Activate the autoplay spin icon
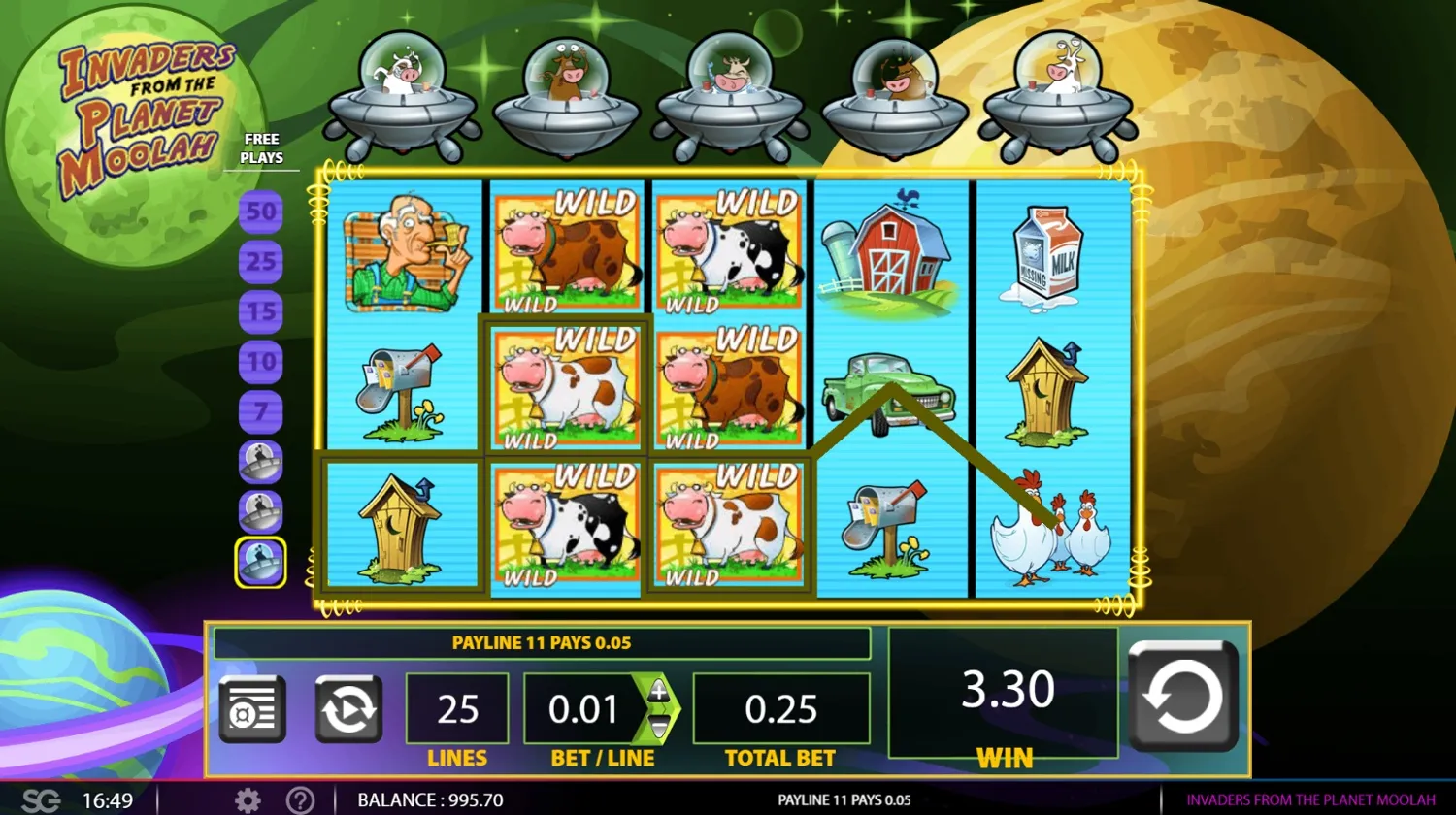1456x815 pixels. click(347, 707)
